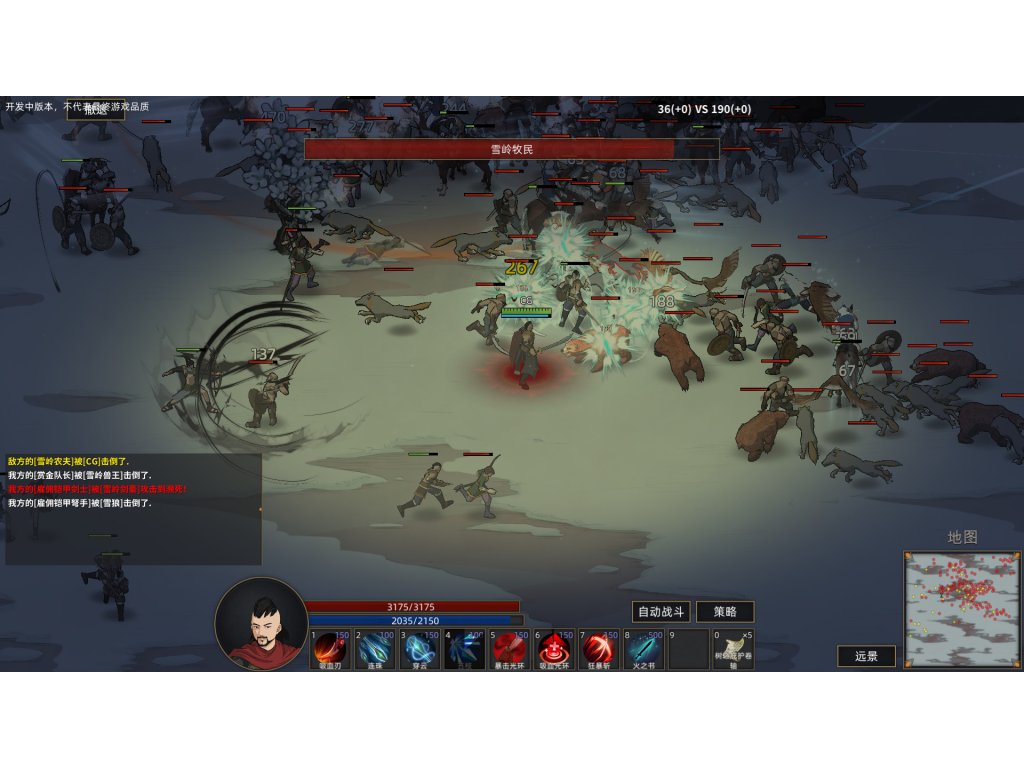Use the 狂暴斩 skill in slot 7

(600, 649)
